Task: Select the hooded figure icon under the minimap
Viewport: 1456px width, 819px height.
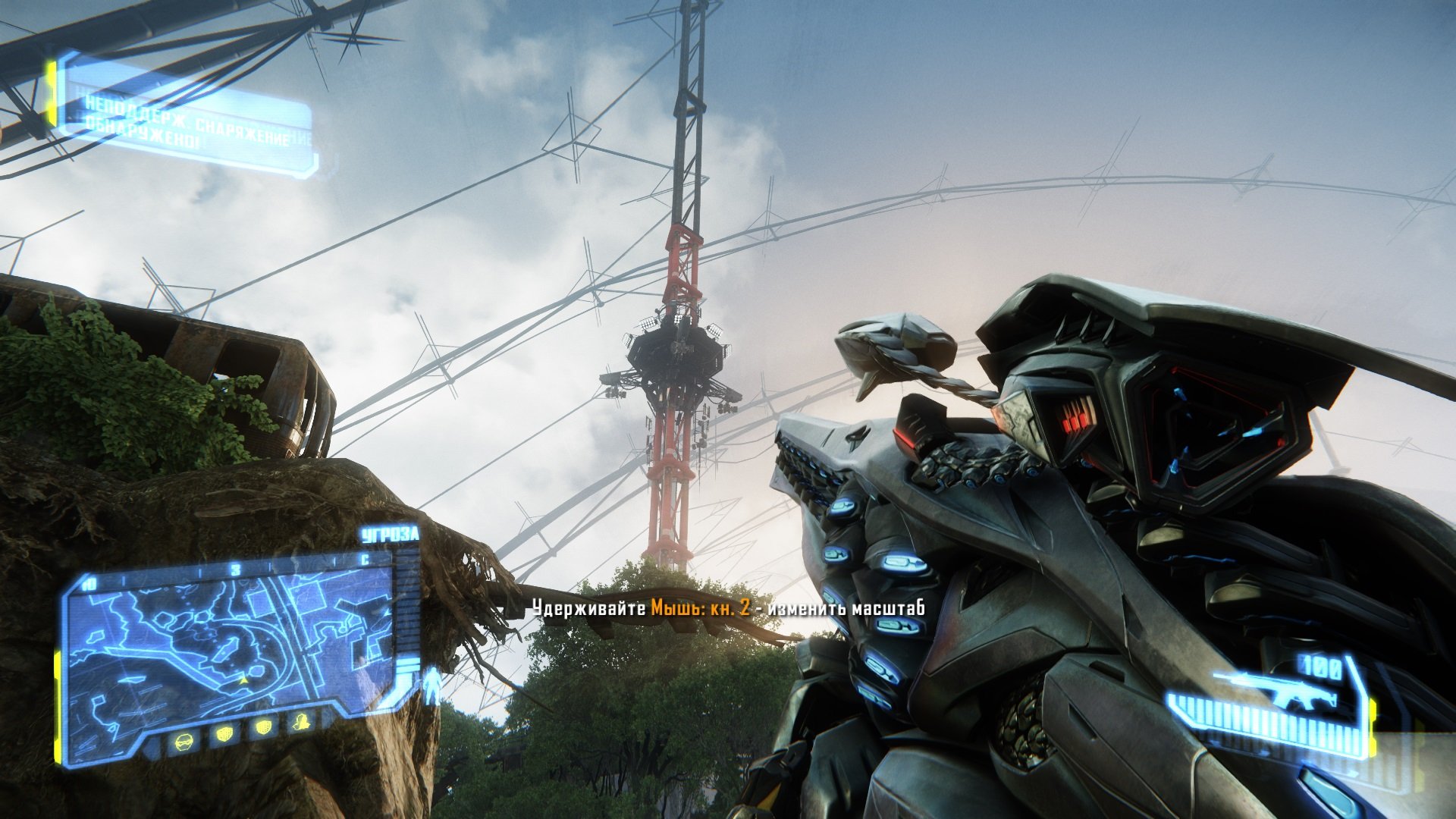Action: click(x=302, y=721)
